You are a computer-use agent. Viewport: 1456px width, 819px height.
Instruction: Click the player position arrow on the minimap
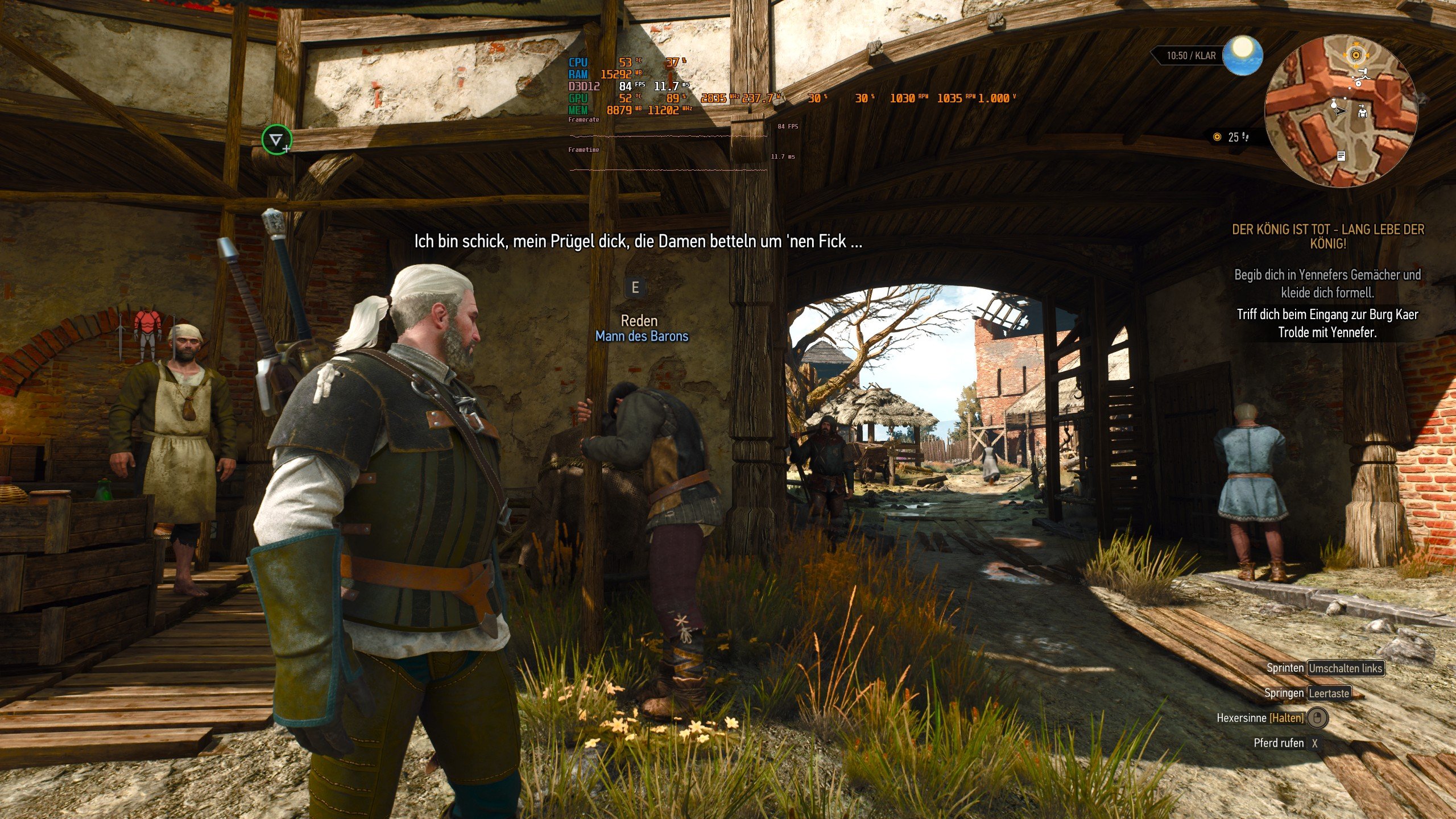[x=1340, y=110]
